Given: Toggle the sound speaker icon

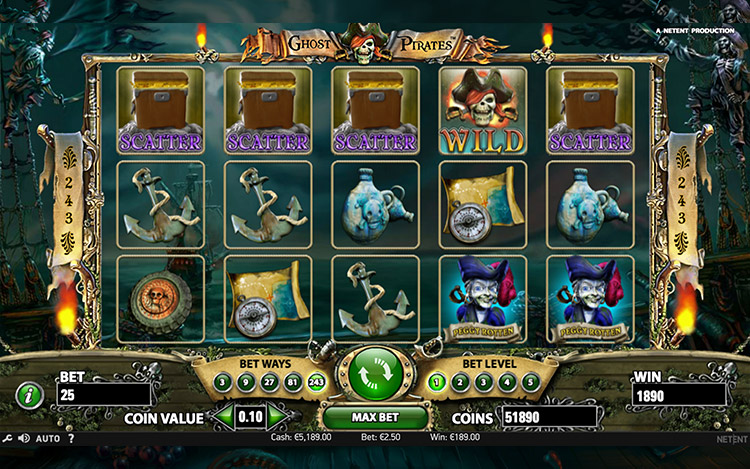Looking at the screenshot, I should coord(25,438).
